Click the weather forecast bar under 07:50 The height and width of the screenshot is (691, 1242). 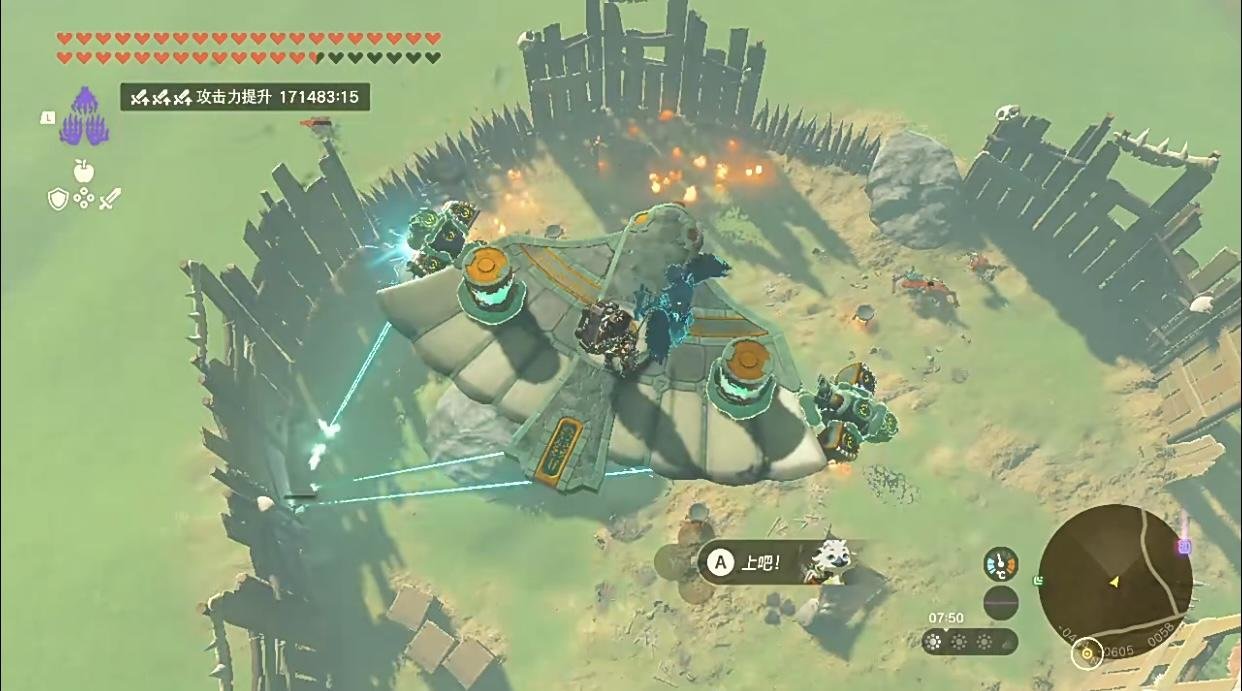click(x=970, y=642)
